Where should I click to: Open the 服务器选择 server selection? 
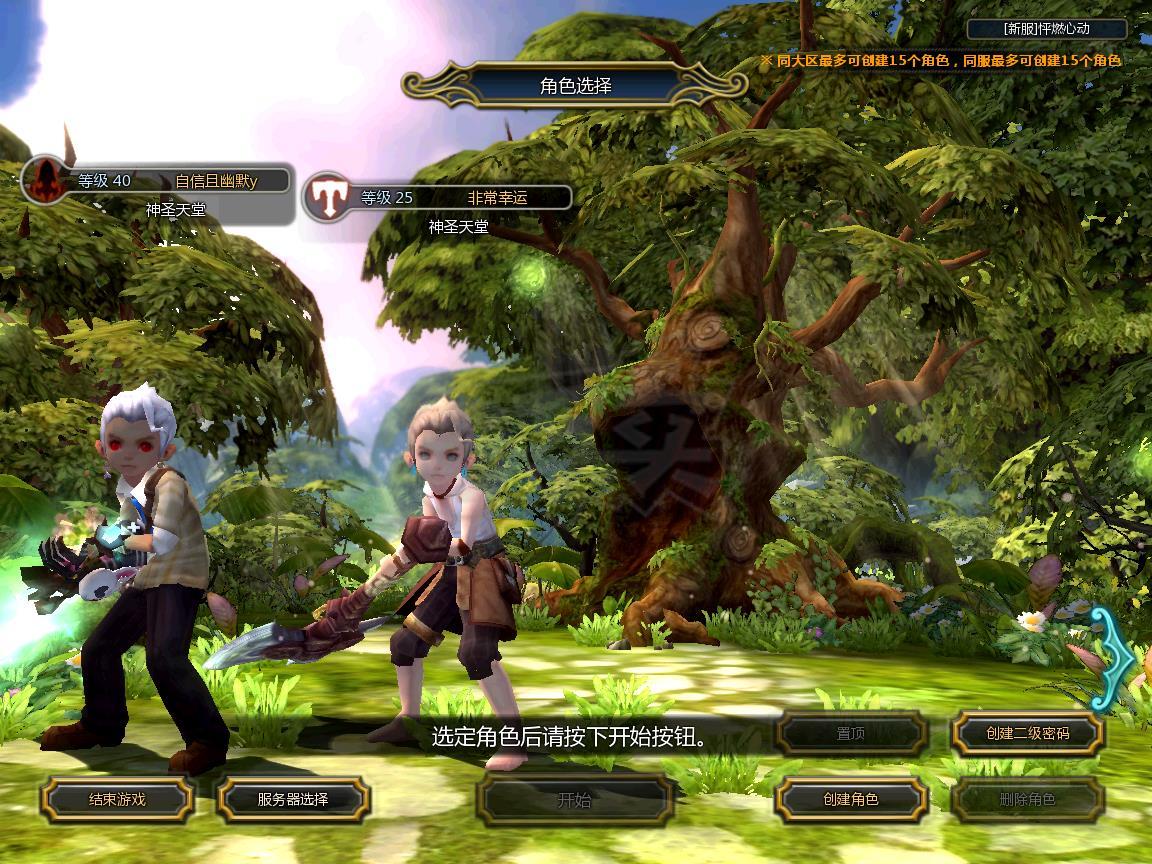point(293,799)
